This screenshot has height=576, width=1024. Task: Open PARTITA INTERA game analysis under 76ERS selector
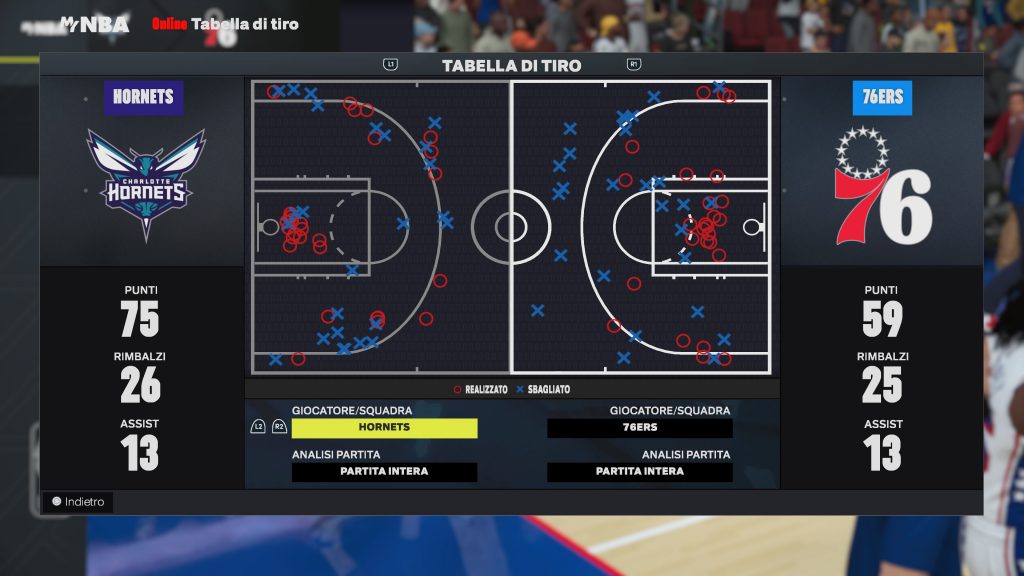coord(639,472)
